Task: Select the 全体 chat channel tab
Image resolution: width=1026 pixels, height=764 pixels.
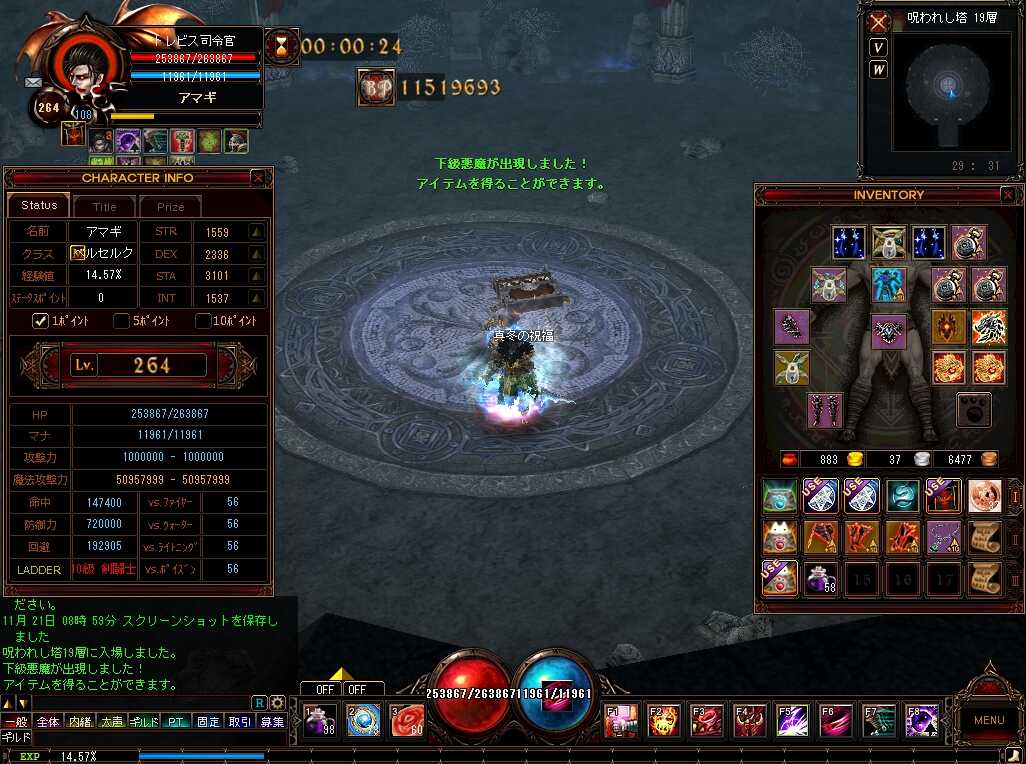Action: pyautogui.click(x=47, y=721)
